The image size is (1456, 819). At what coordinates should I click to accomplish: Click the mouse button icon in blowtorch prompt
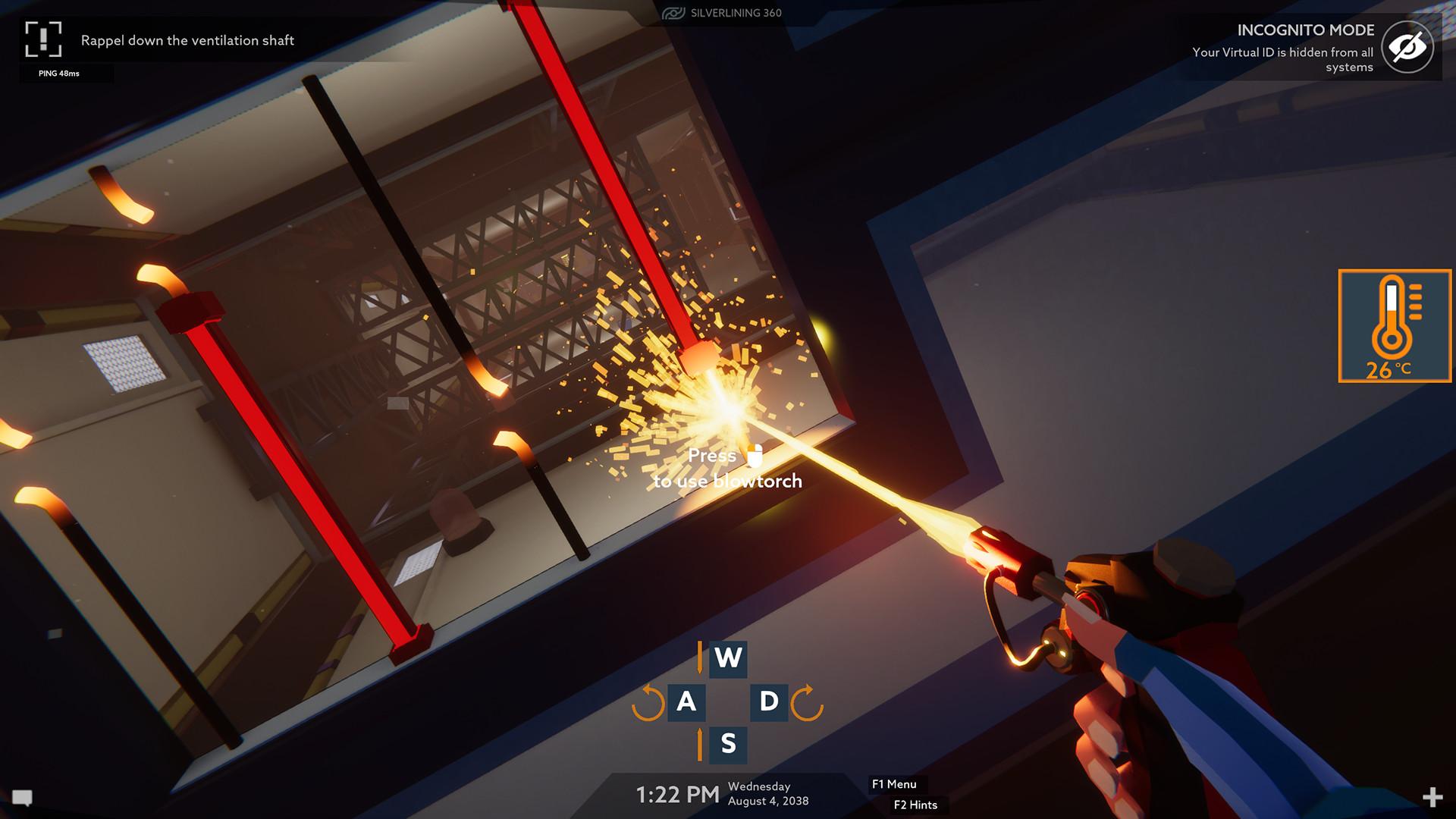[x=753, y=456]
